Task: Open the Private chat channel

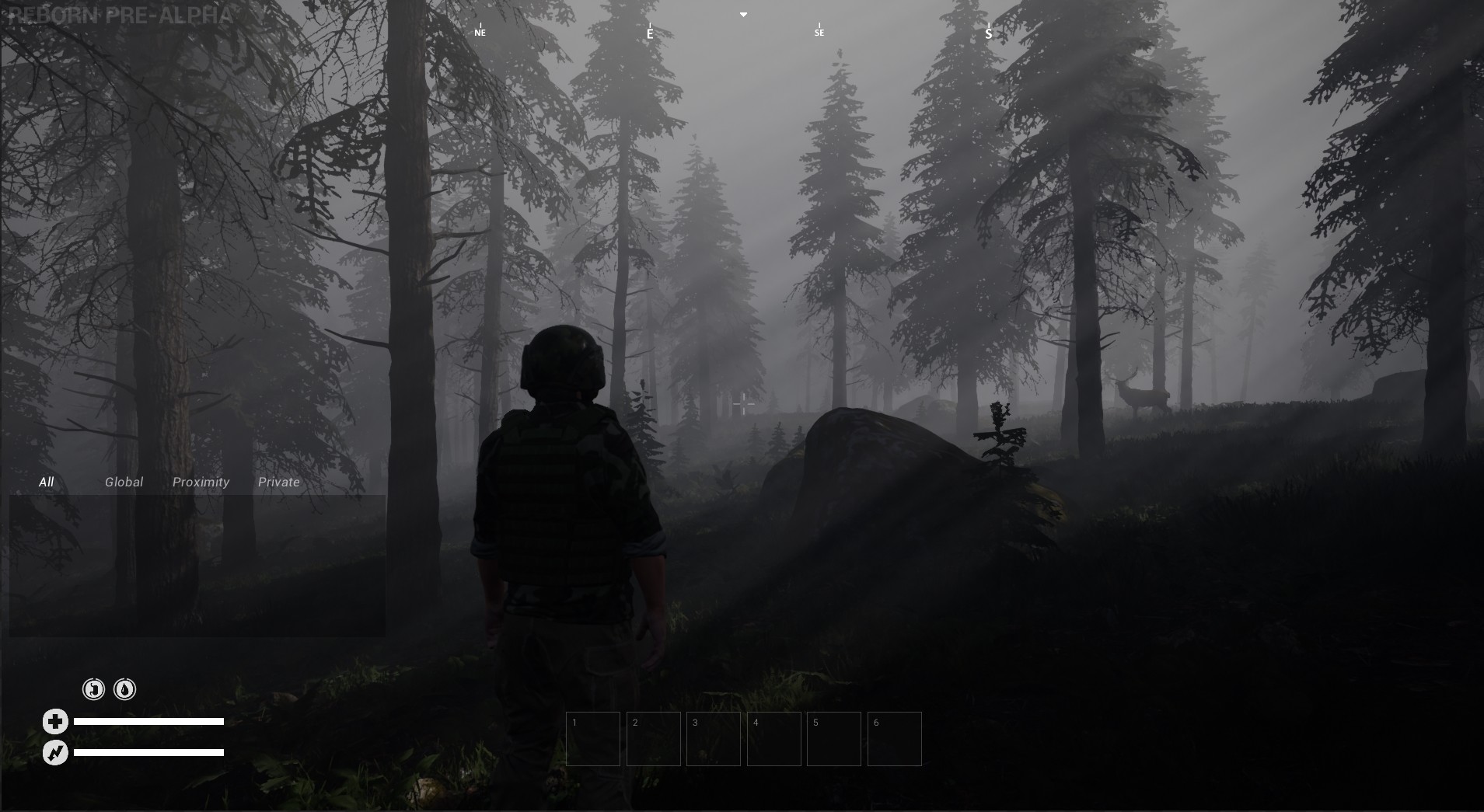Action: point(278,482)
